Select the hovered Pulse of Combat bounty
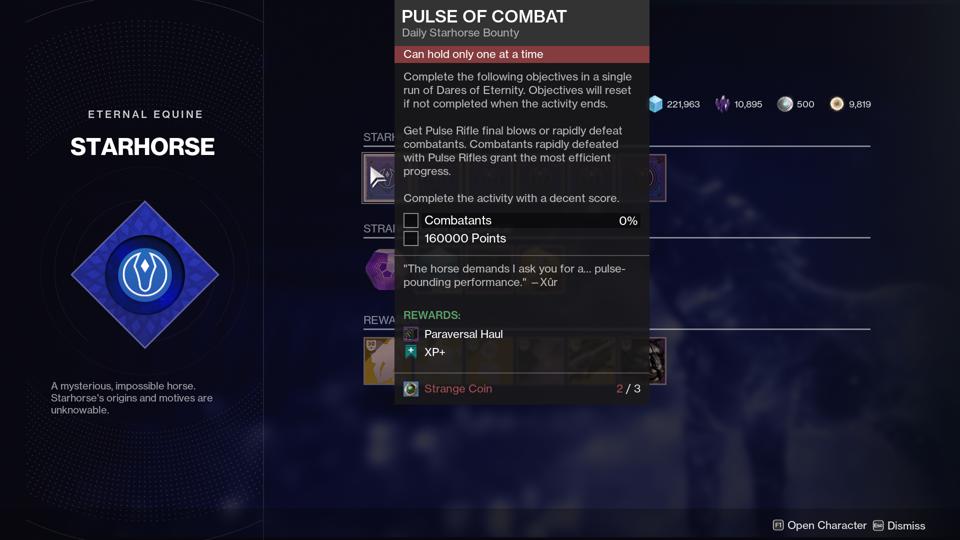This screenshot has width=960, height=540. (x=379, y=178)
